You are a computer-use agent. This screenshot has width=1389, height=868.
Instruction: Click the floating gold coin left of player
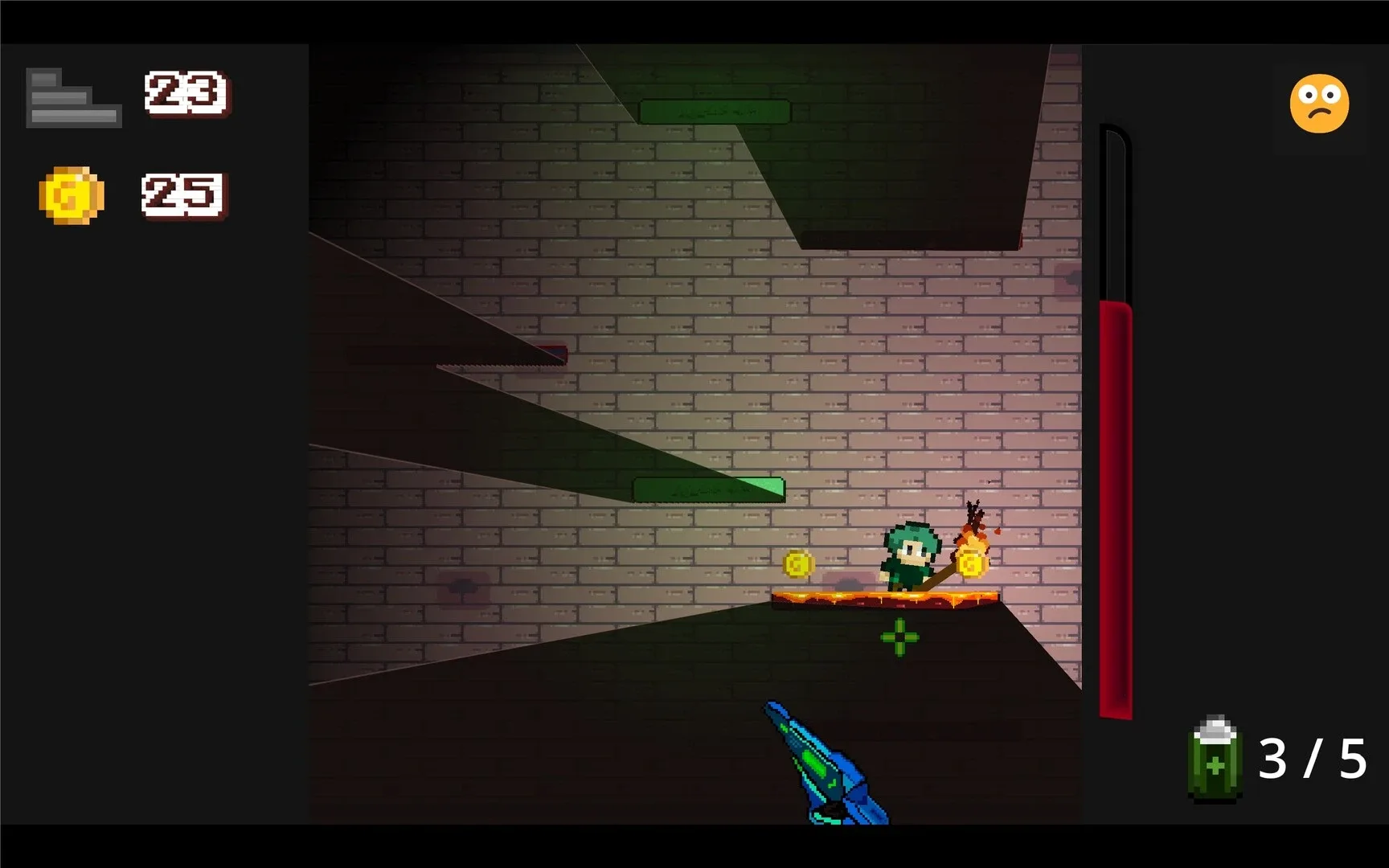pos(798,565)
